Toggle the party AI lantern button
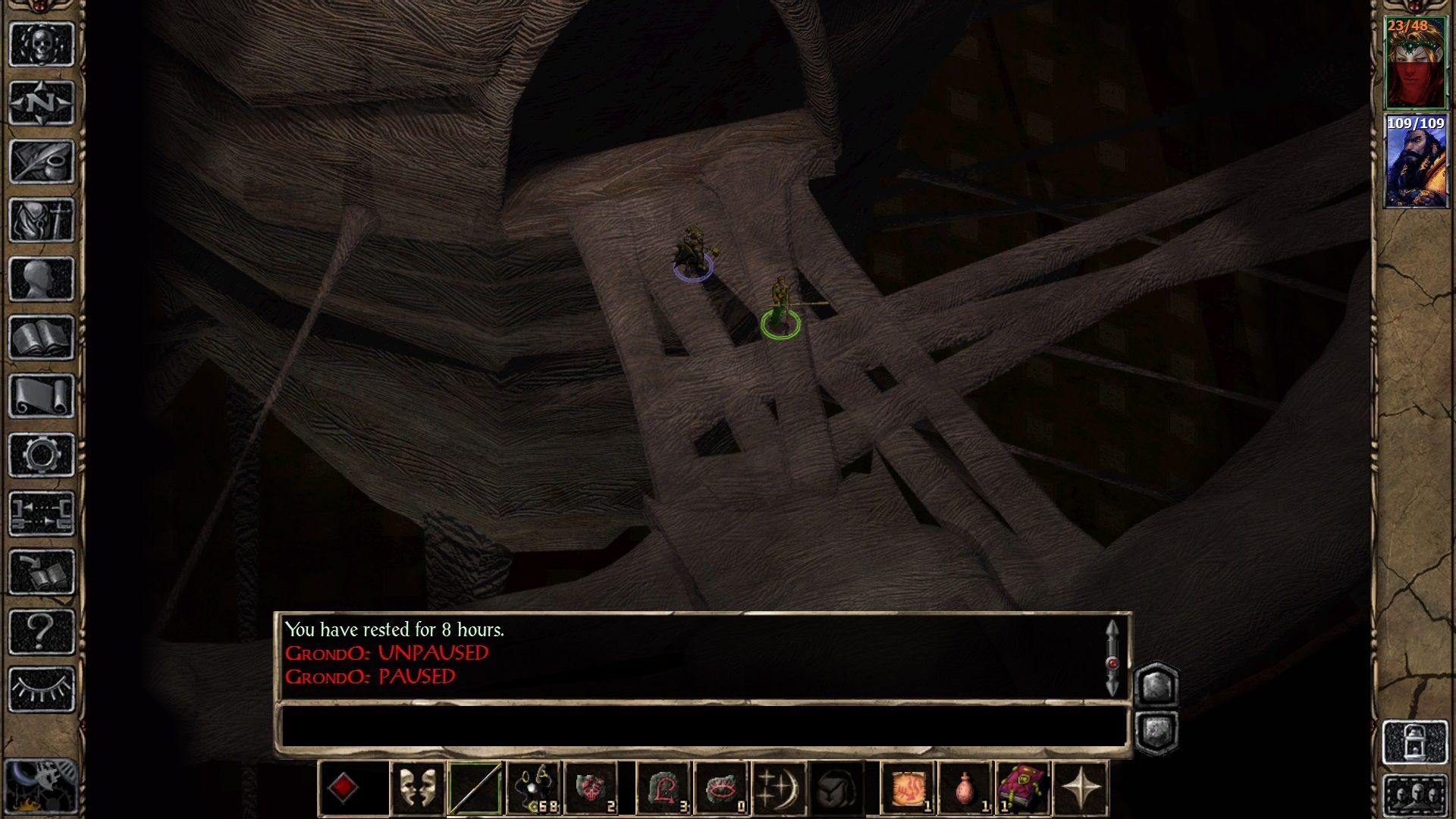 point(1415,741)
